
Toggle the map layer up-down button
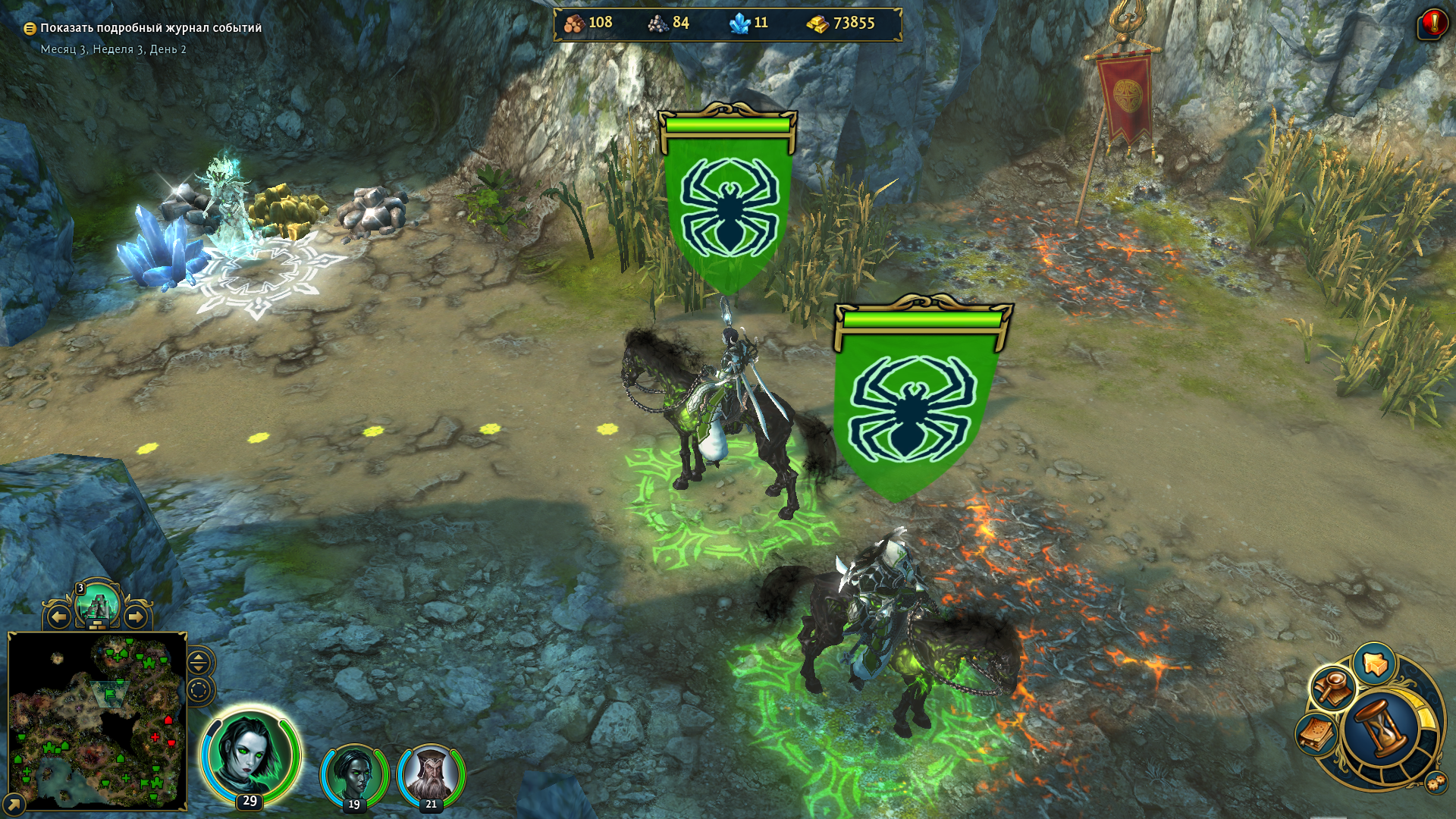[x=199, y=662]
